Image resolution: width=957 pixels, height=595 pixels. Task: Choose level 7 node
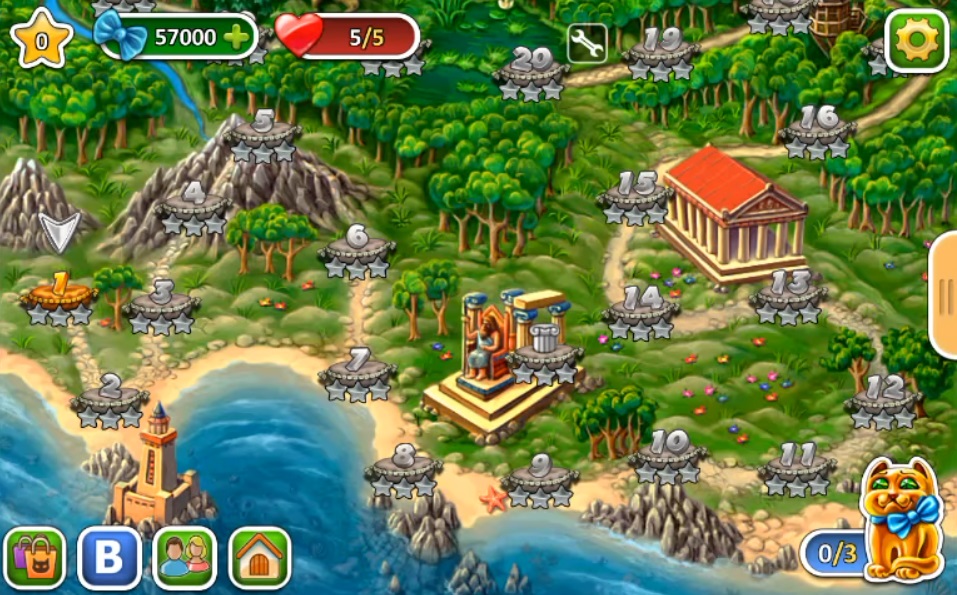point(358,373)
